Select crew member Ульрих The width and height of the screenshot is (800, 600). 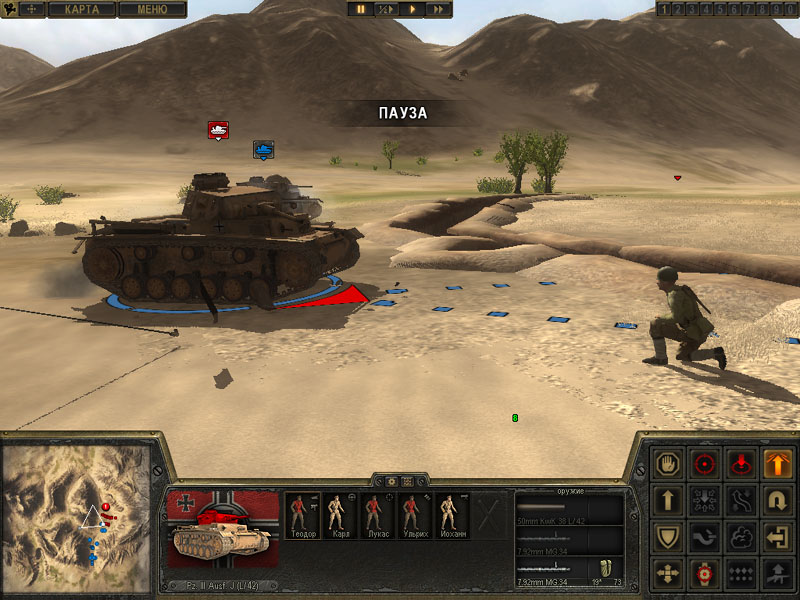[x=412, y=517]
